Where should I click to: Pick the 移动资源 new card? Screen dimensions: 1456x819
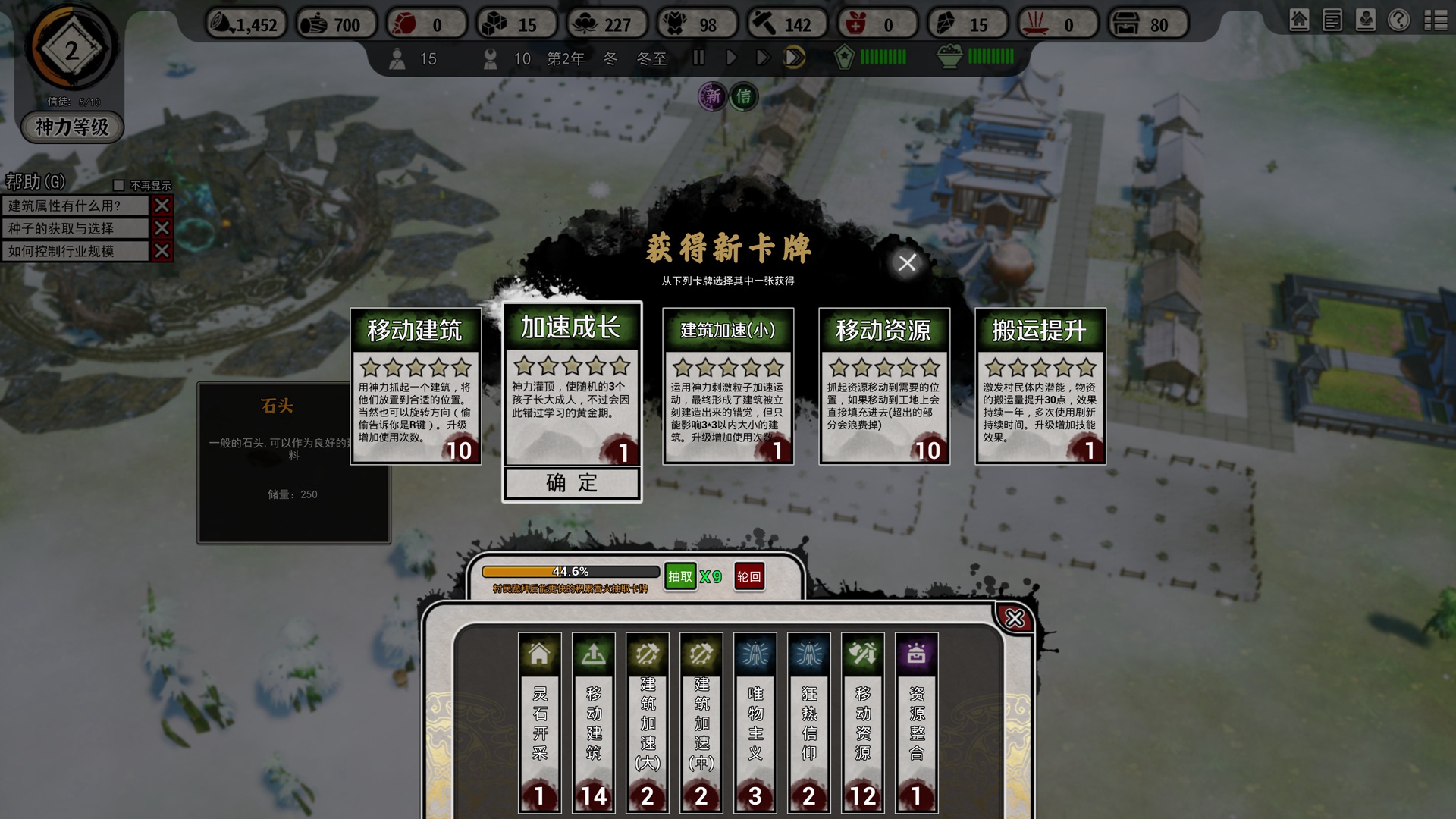click(x=884, y=386)
